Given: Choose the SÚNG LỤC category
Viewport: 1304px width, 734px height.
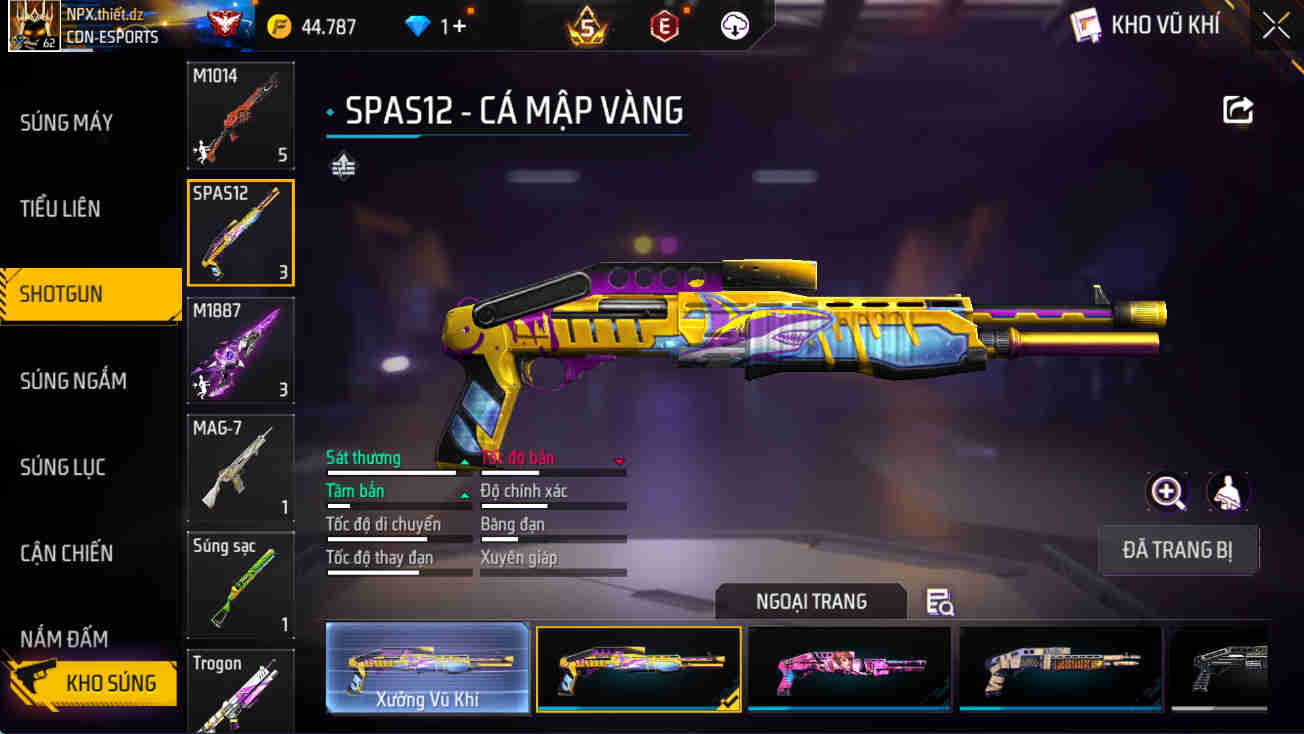Looking at the screenshot, I should pyautogui.click(x=63, y=467).
